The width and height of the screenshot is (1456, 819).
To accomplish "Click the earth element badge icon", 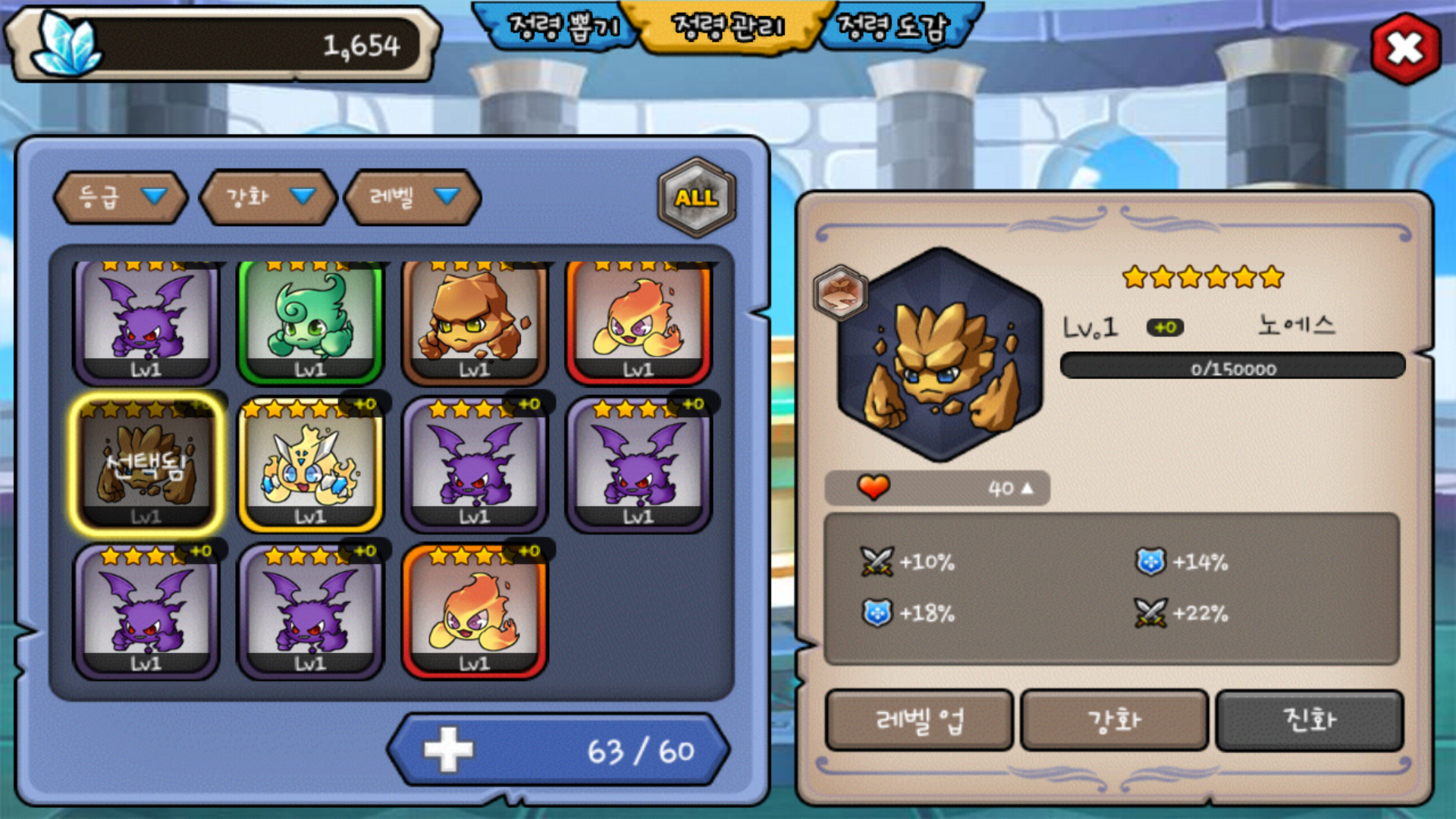I will [x=840, y=292].
